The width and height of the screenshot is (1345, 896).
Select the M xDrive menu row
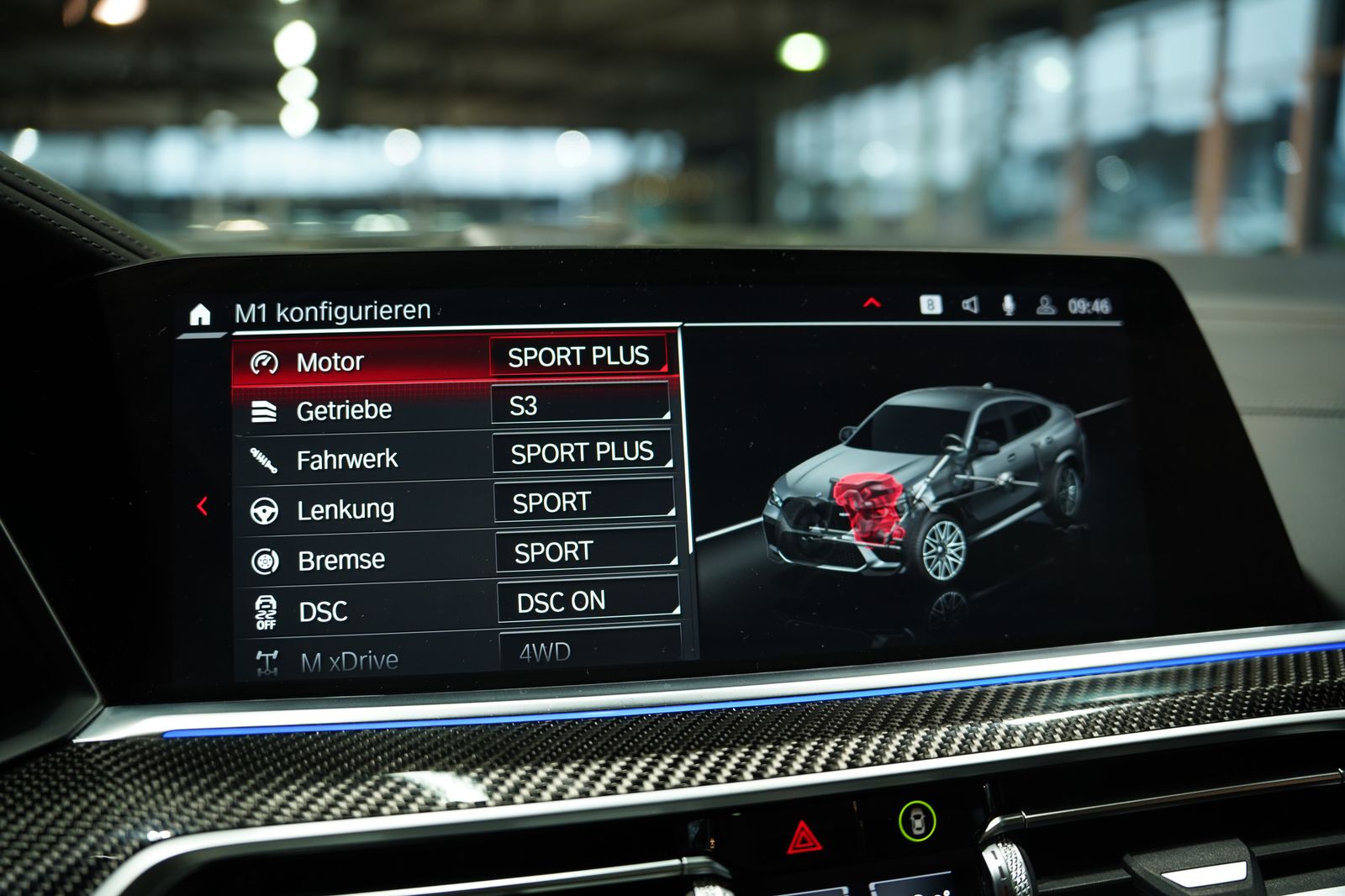(349, 661)
